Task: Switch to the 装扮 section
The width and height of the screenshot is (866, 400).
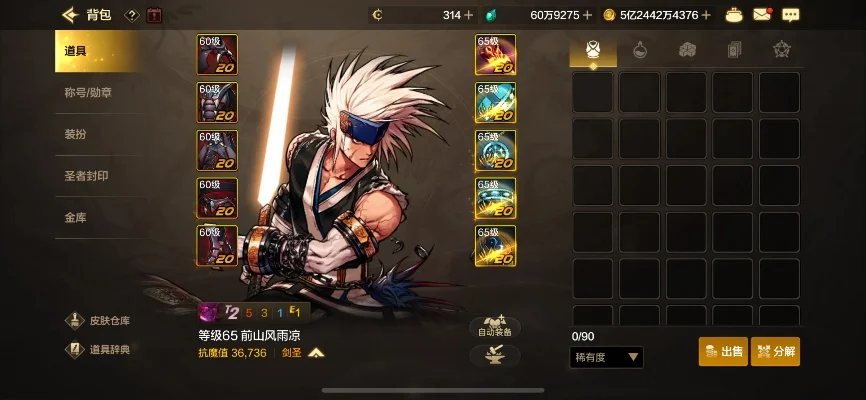Action: point(76,134)
